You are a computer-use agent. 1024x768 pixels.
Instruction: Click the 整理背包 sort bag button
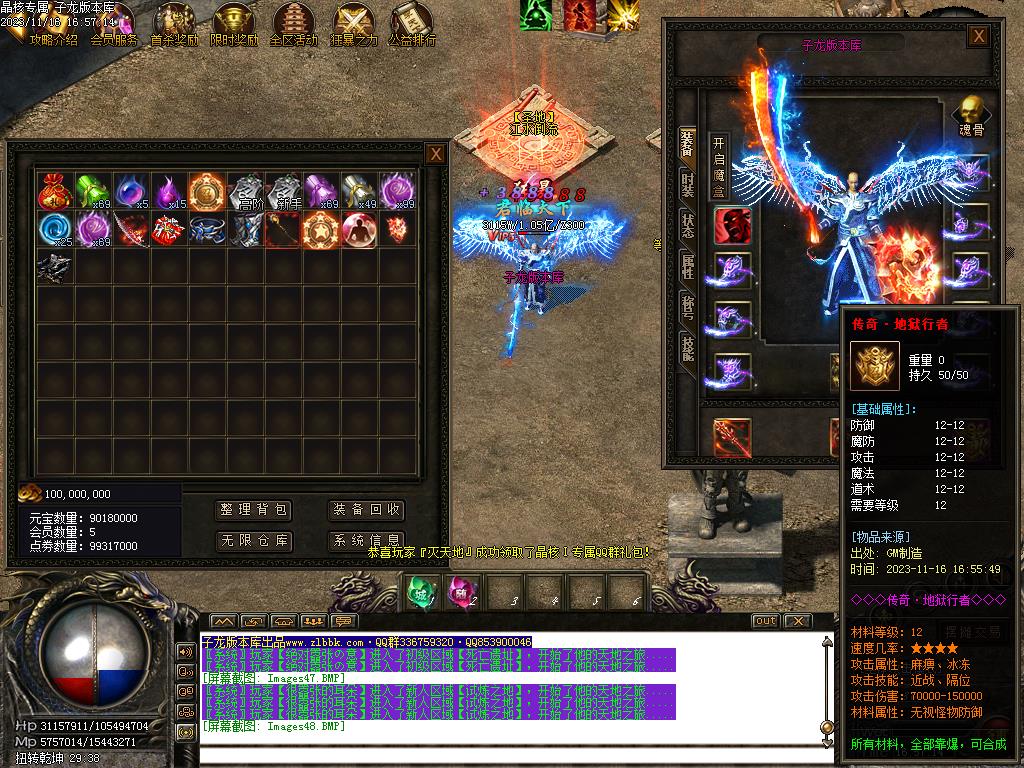pos(254,510)
